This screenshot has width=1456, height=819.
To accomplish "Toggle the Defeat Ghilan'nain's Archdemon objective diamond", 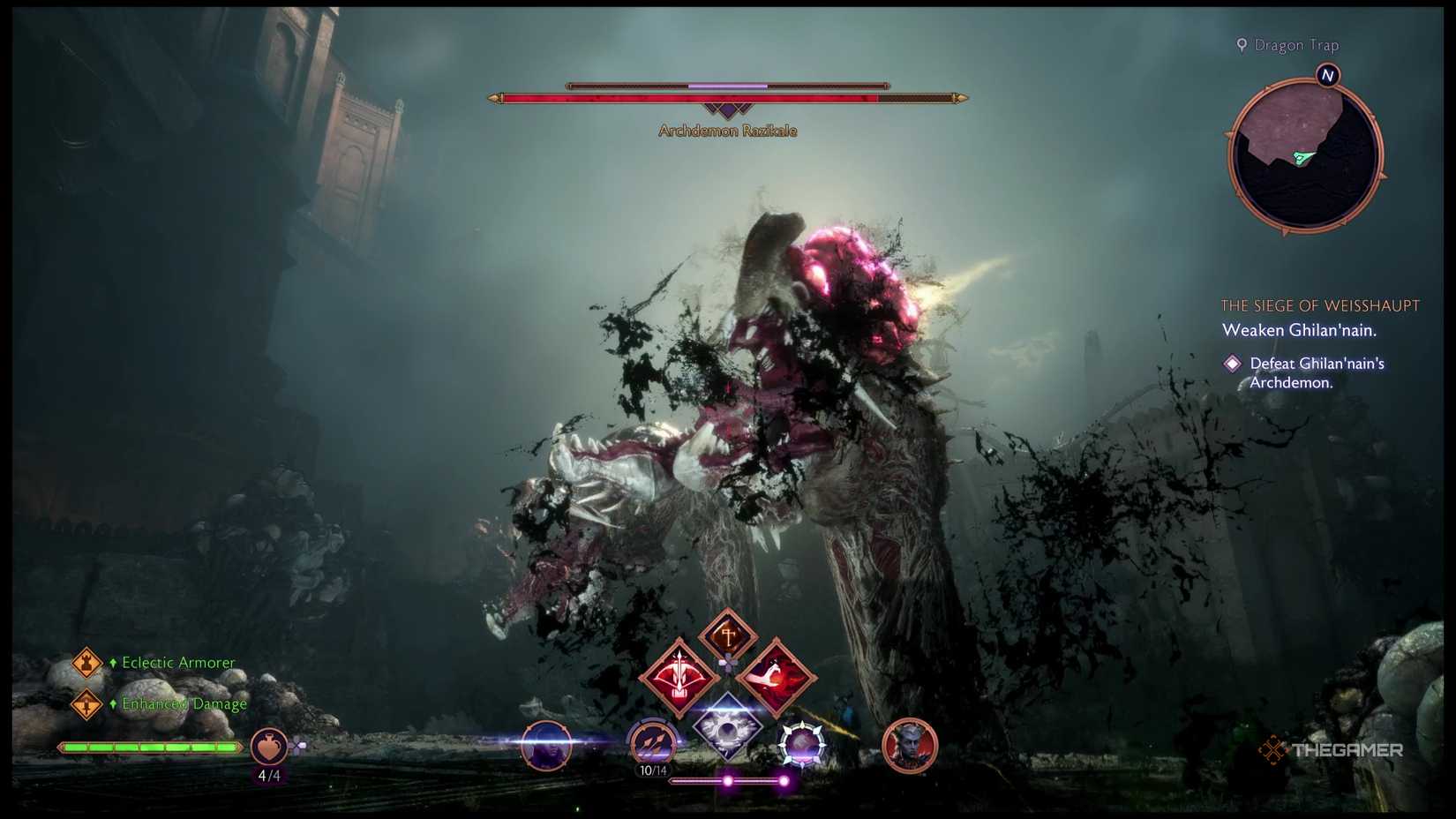I will click(x=1233, y=363).
